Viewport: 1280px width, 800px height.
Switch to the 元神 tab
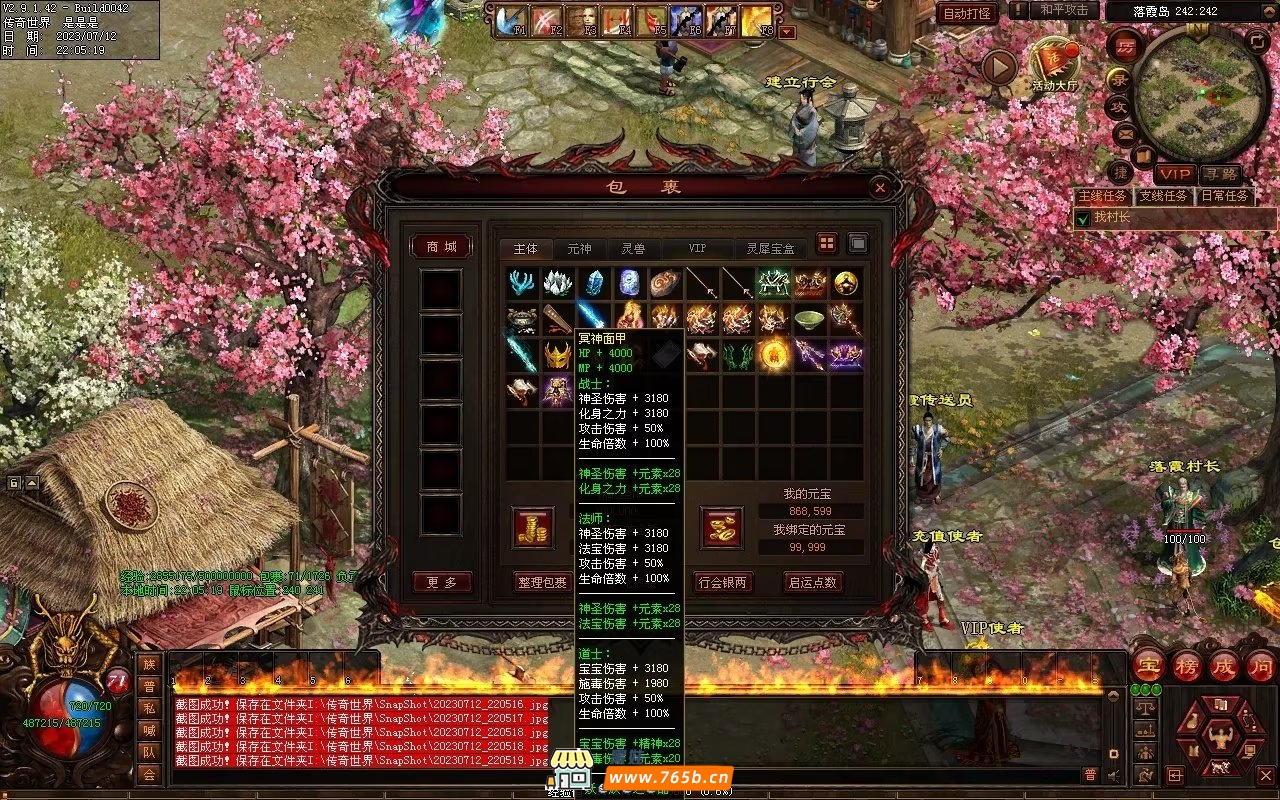coord(579,249)
